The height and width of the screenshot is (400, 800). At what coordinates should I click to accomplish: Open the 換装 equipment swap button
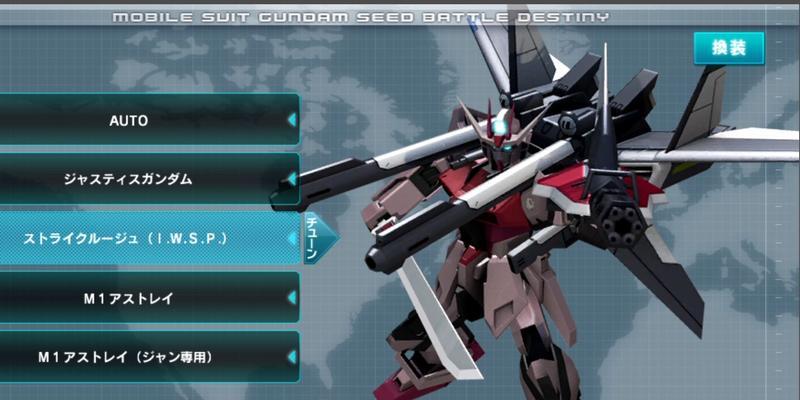tap(729, 47)
